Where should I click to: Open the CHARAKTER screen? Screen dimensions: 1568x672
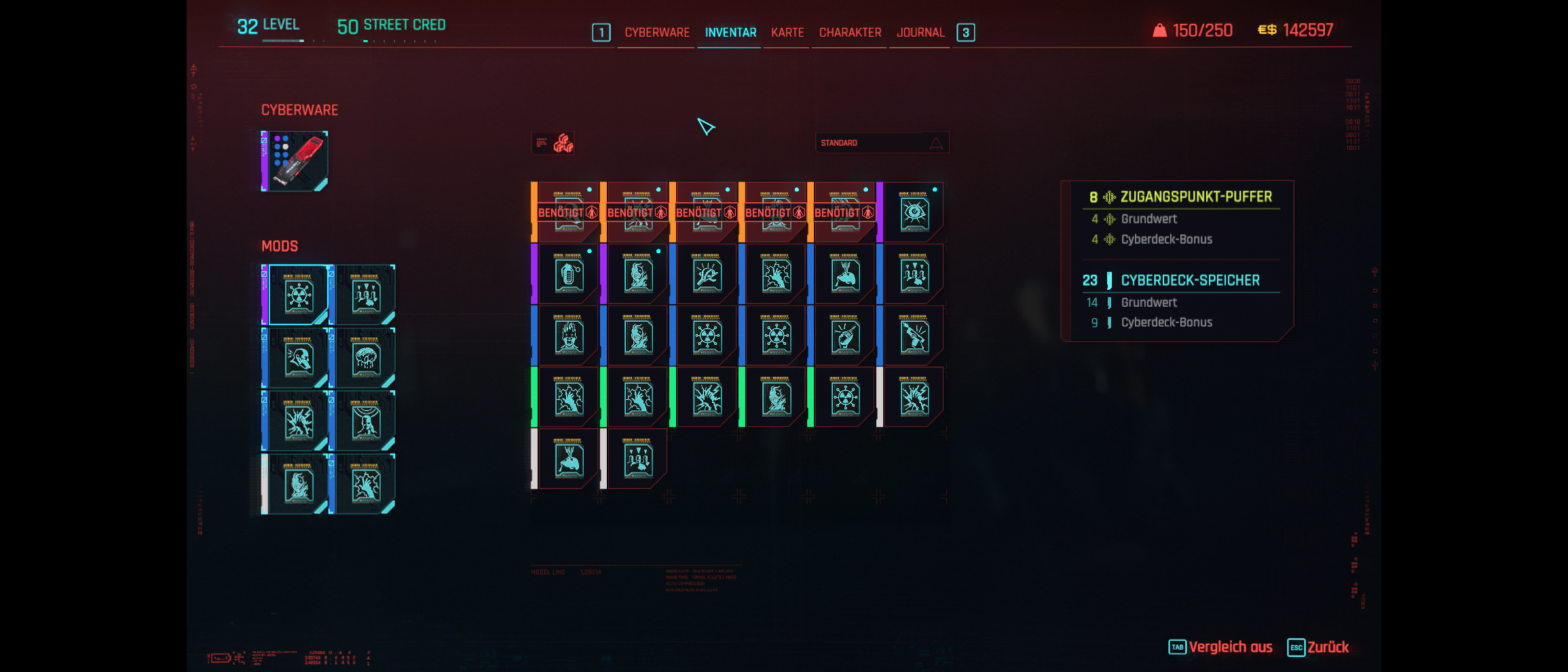click(x=848, y=32)
